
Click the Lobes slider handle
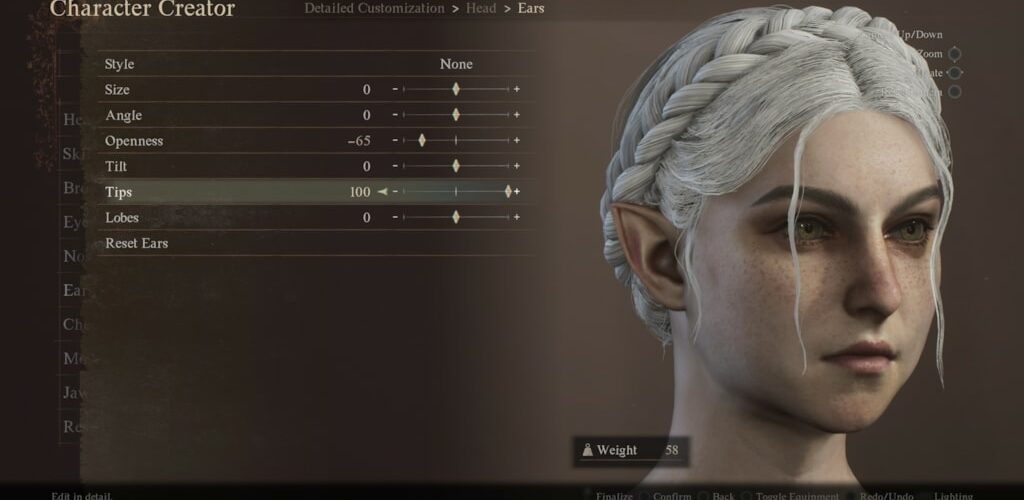(456, 217)
